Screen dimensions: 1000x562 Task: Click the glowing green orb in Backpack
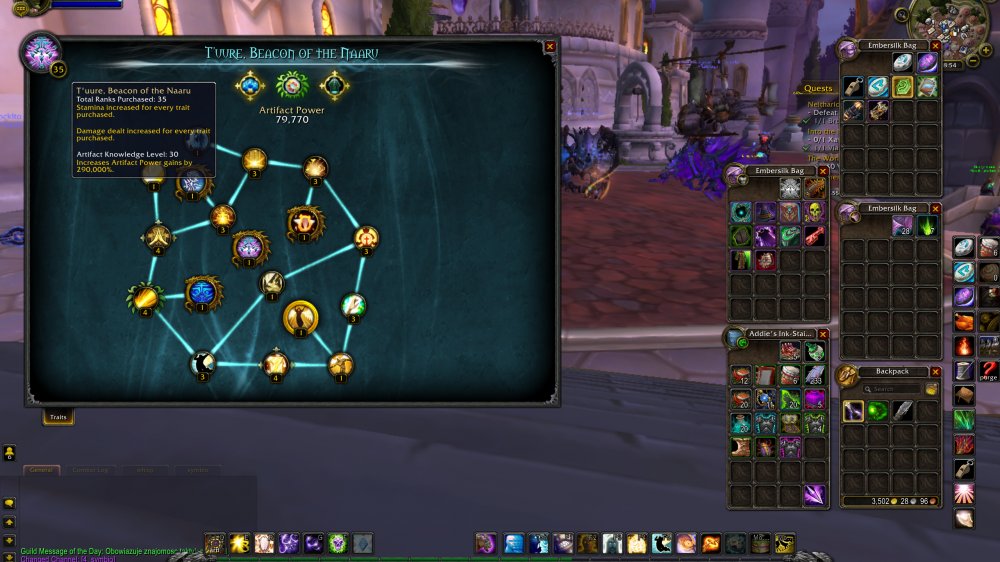(878, 411)
